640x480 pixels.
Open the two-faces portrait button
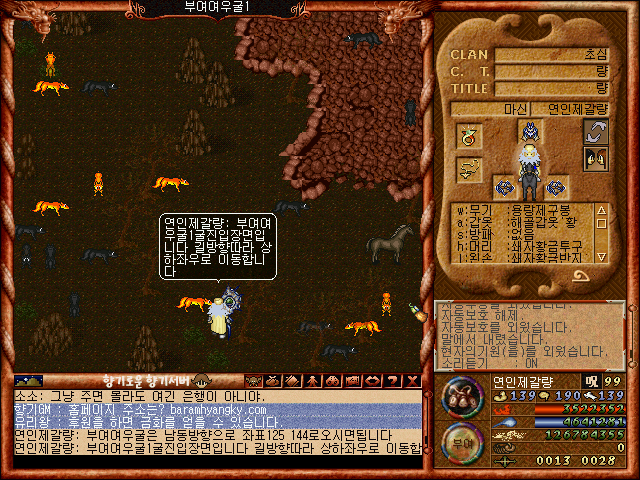click(596, 159)
